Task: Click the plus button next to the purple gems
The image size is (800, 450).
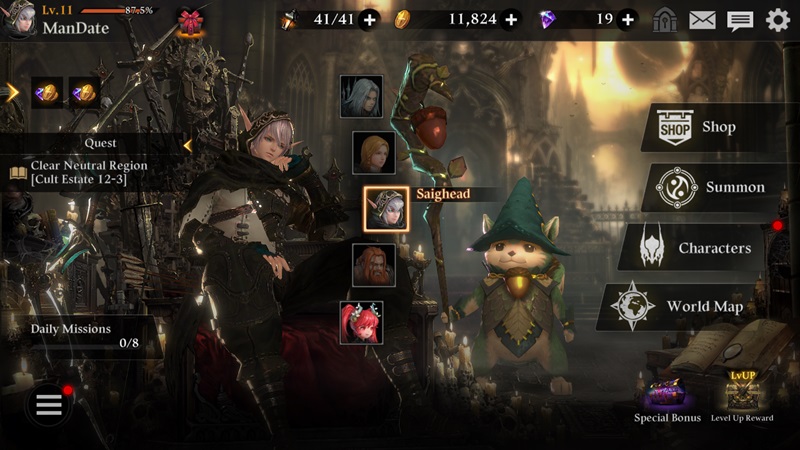Action: click(627, 19)
